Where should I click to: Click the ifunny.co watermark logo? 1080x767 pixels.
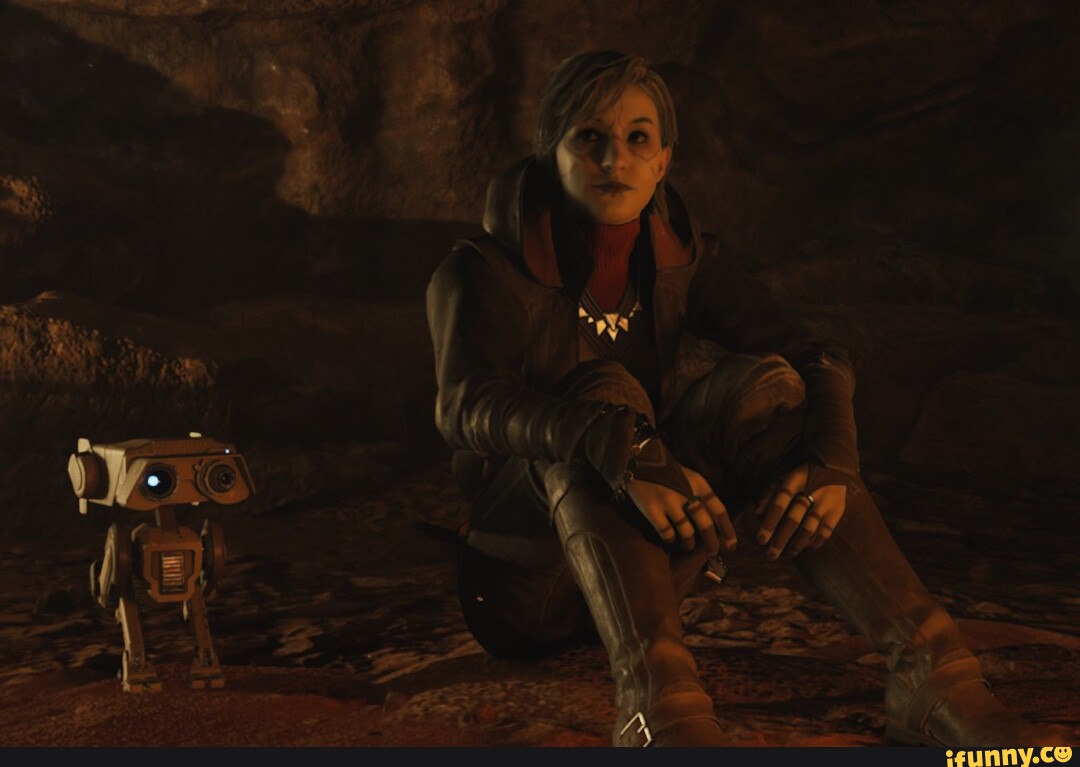(1008, 756)
